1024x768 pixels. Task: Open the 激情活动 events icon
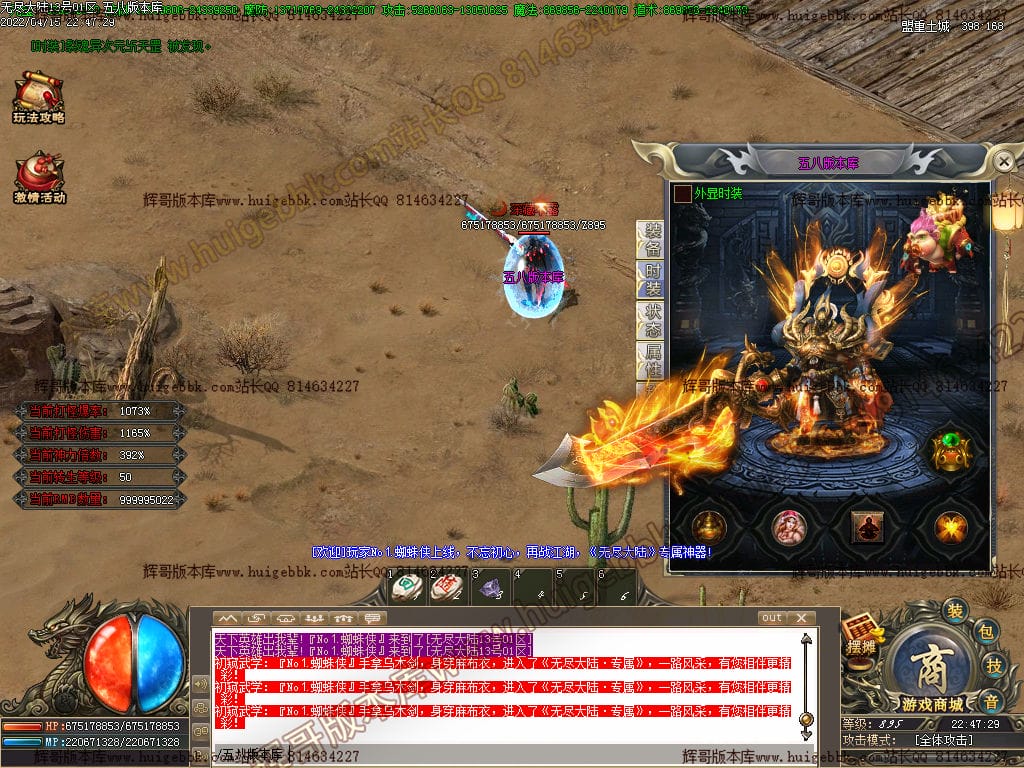pos(40,178)
